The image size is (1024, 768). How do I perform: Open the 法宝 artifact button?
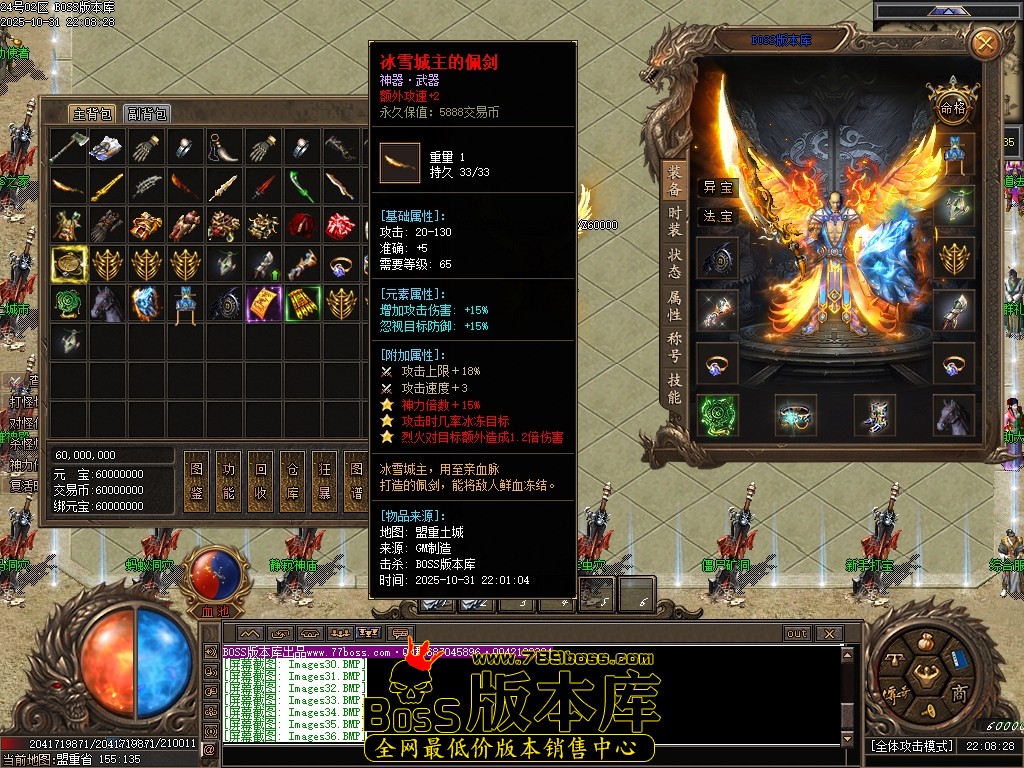[x=717, y=216]
